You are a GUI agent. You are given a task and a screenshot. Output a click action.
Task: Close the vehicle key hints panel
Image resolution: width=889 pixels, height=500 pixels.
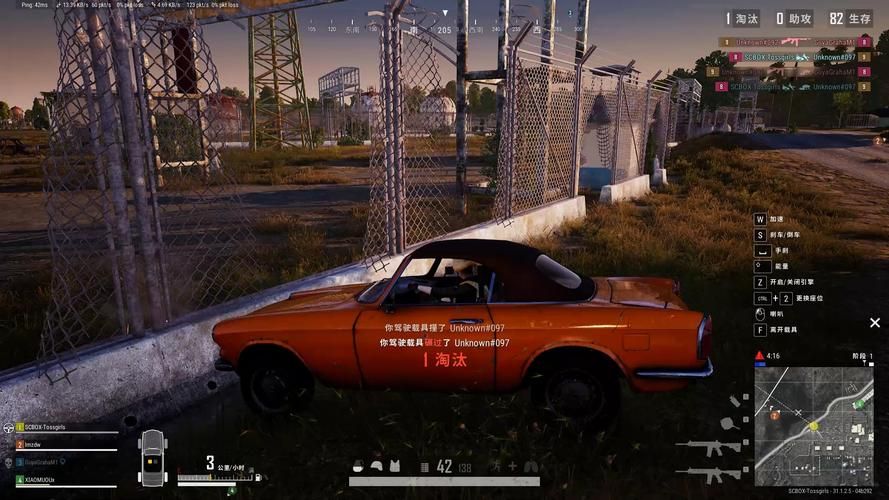[875, 323]
